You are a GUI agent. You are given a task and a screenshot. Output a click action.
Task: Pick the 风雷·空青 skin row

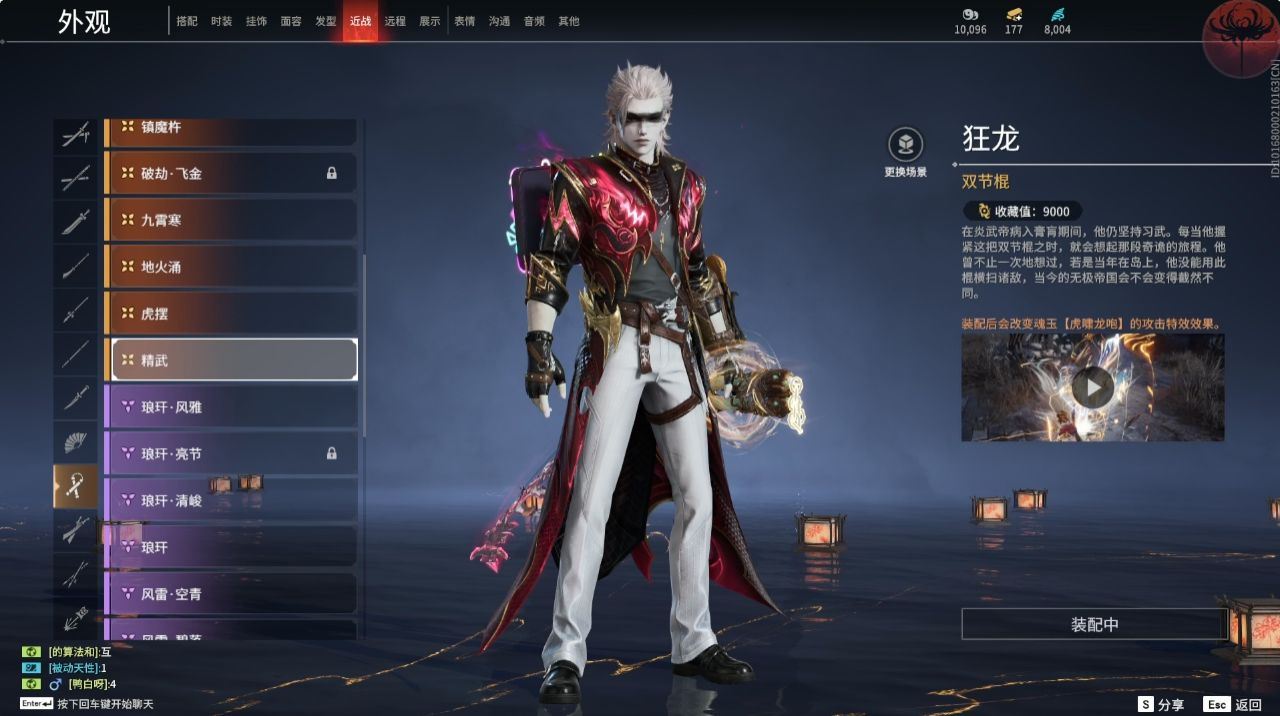click(x=231, y=594)
